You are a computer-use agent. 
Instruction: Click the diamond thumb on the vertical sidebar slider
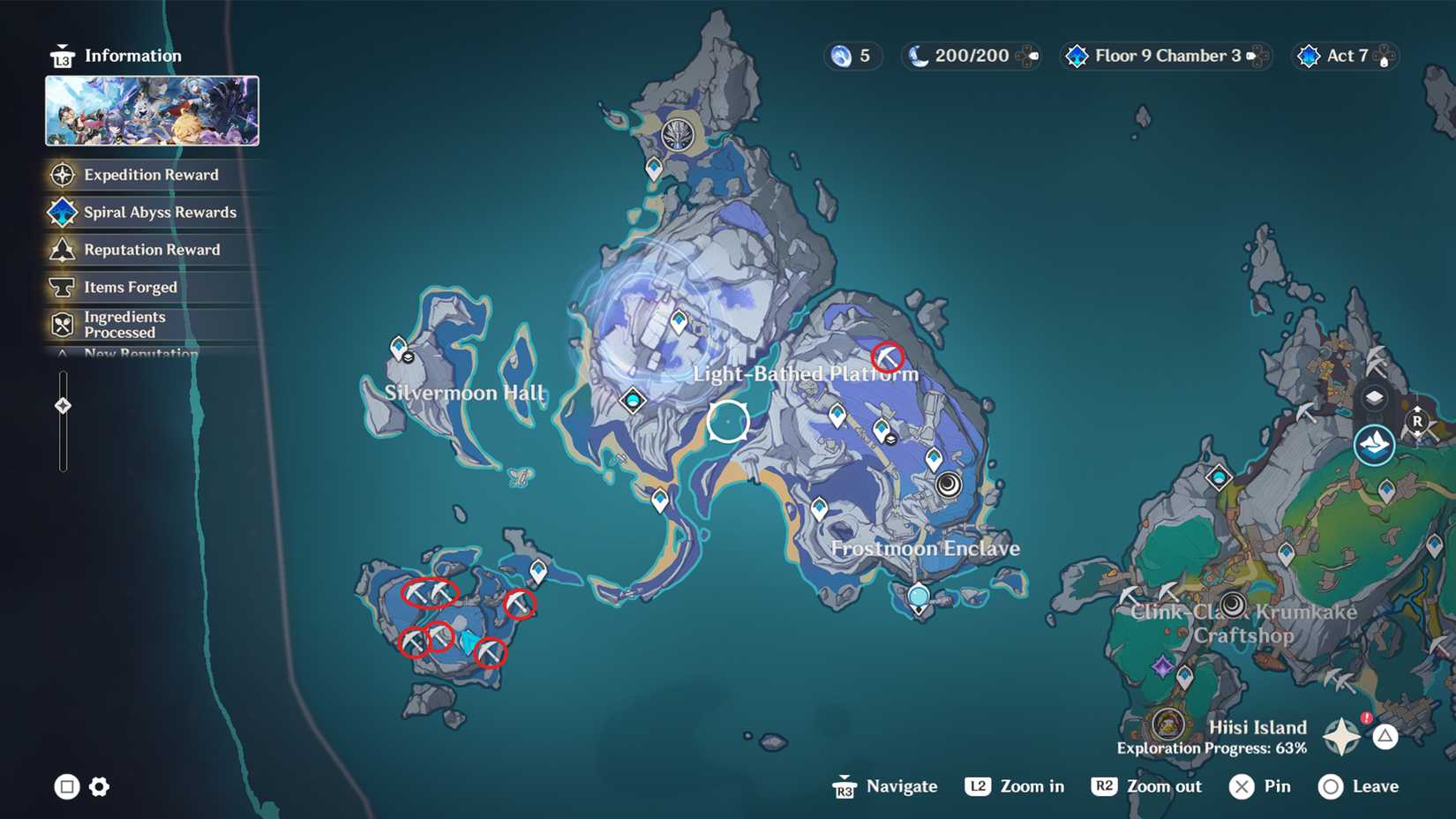(62, 406)
